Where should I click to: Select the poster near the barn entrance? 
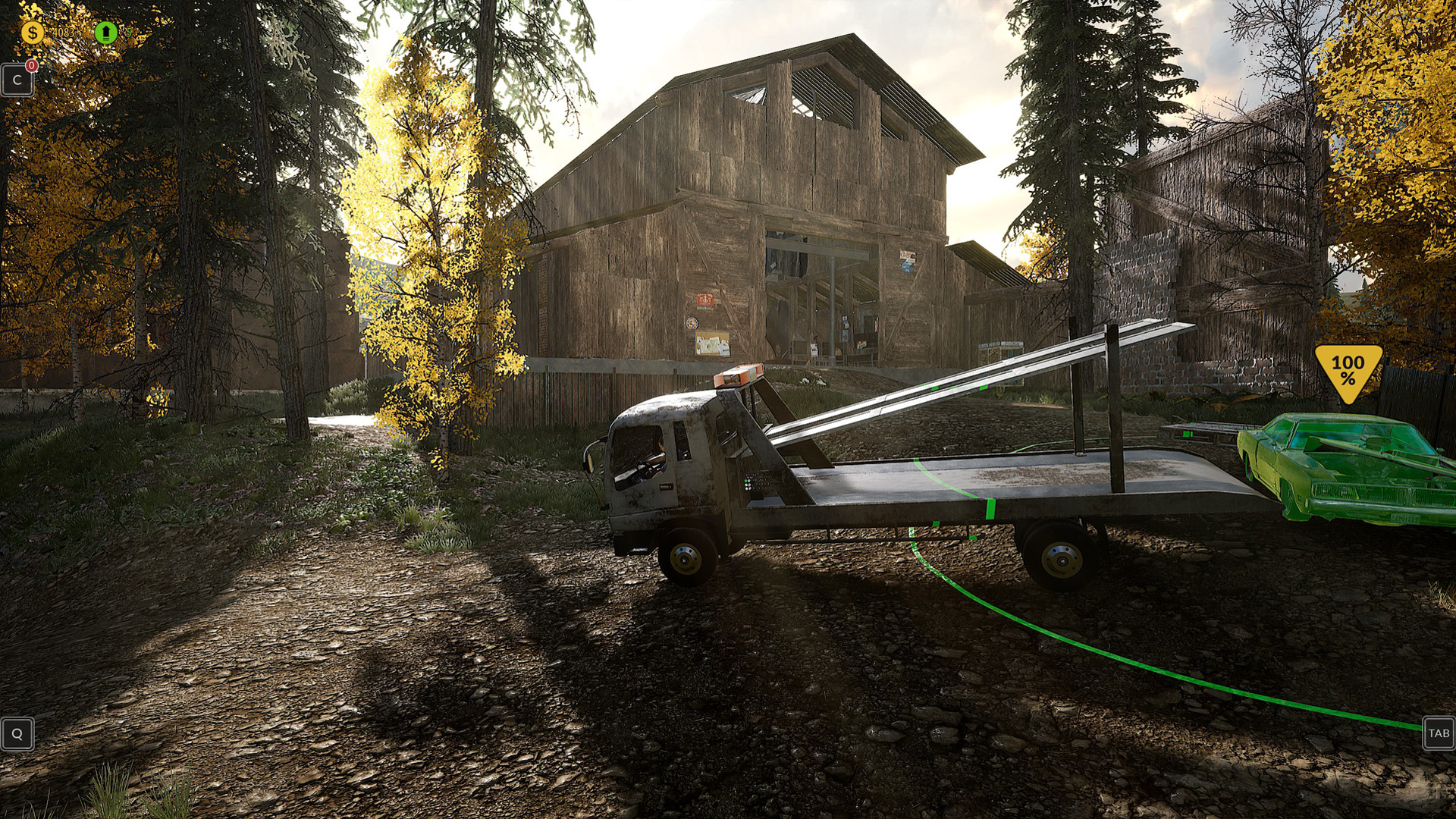907,260
